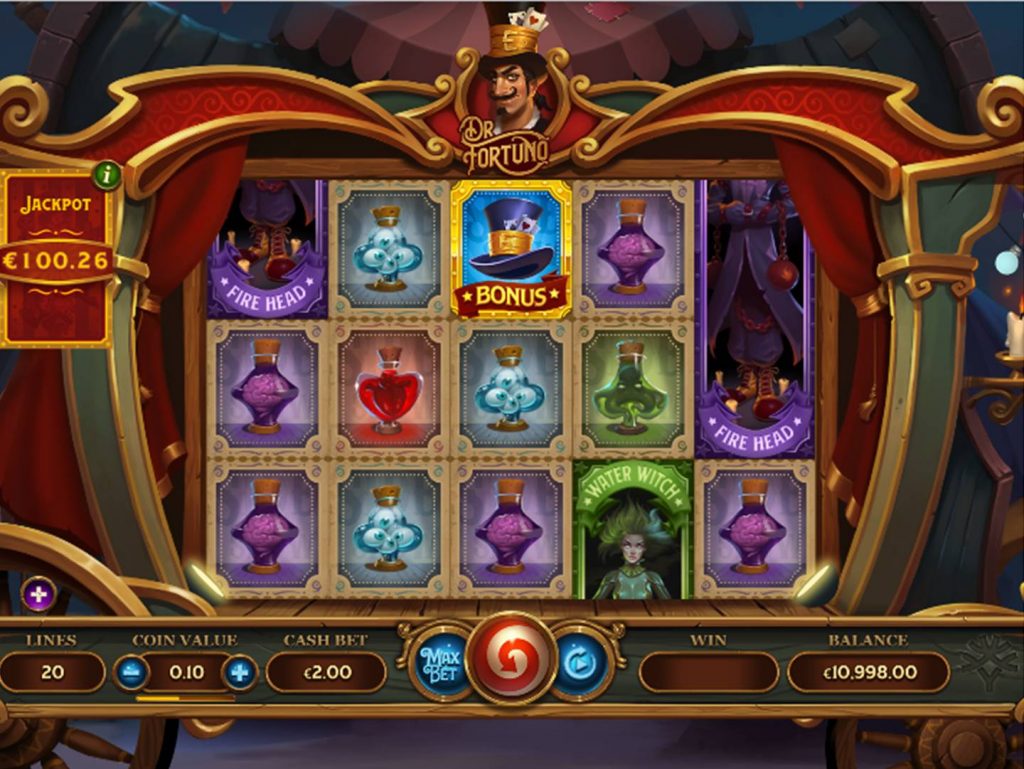This screenshot has width=1024, height=769.
Task: Start autoplay with the blue arrow button
Action: point(582,662)
